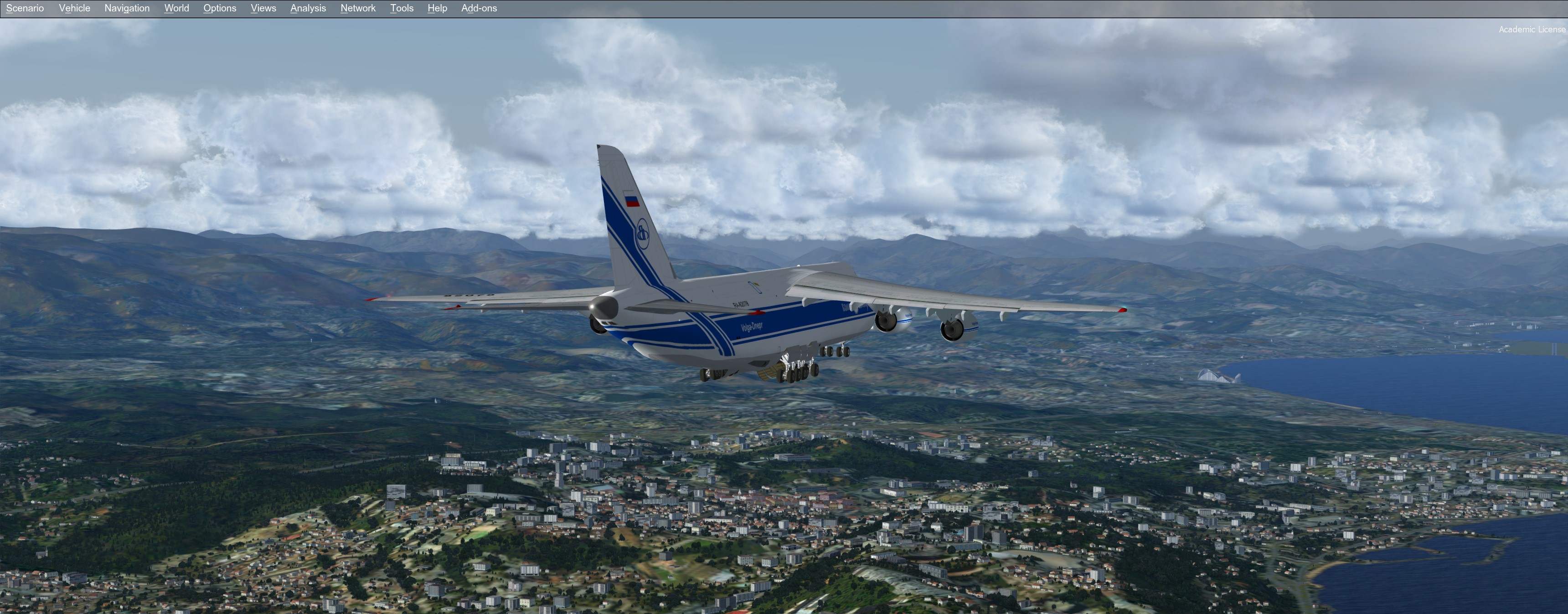Select the Navigation menu
The width and height of the screenshot is (1568, 614).
click(127, 9)
